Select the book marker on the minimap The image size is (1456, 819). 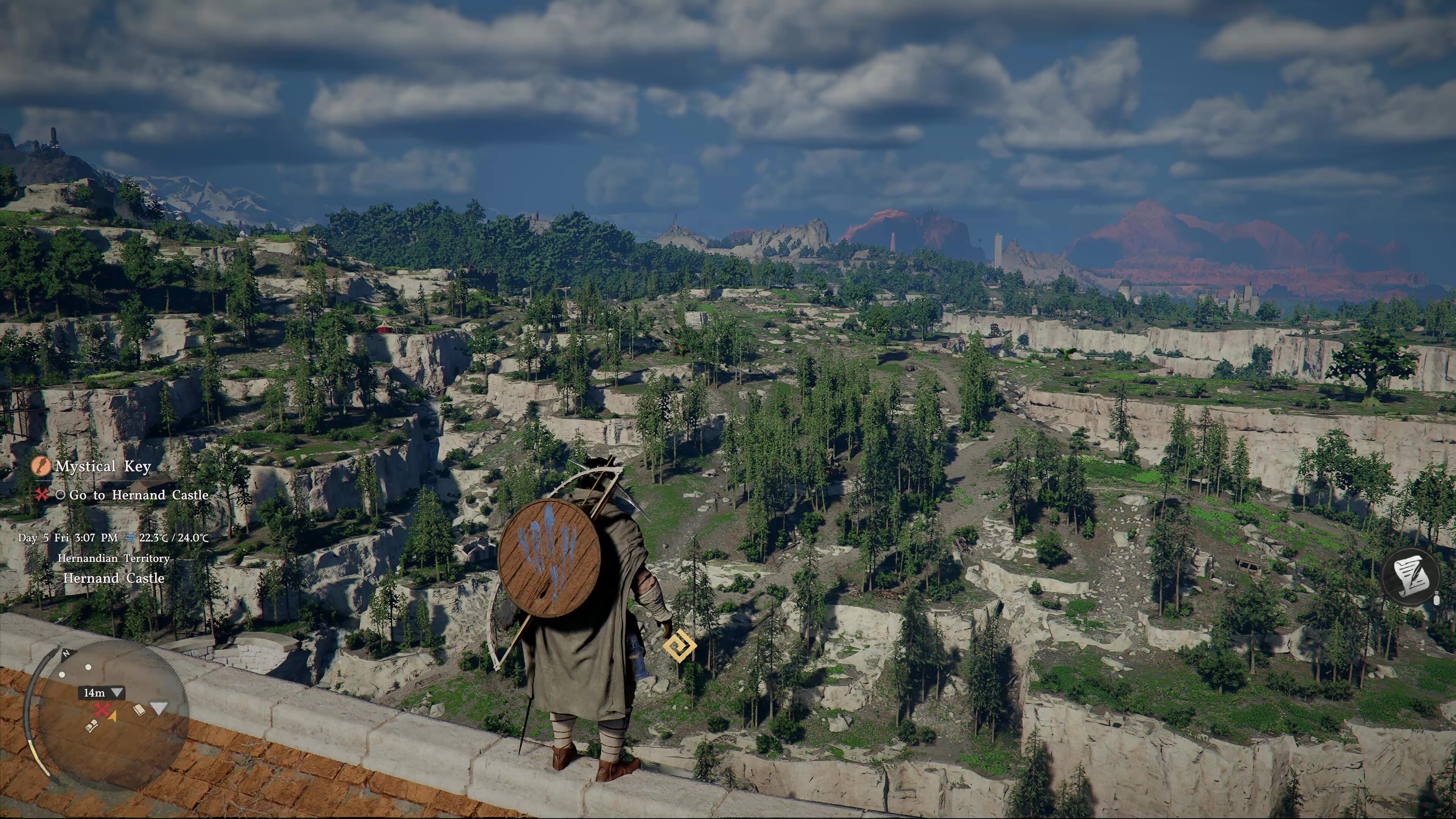pos(139,709)
